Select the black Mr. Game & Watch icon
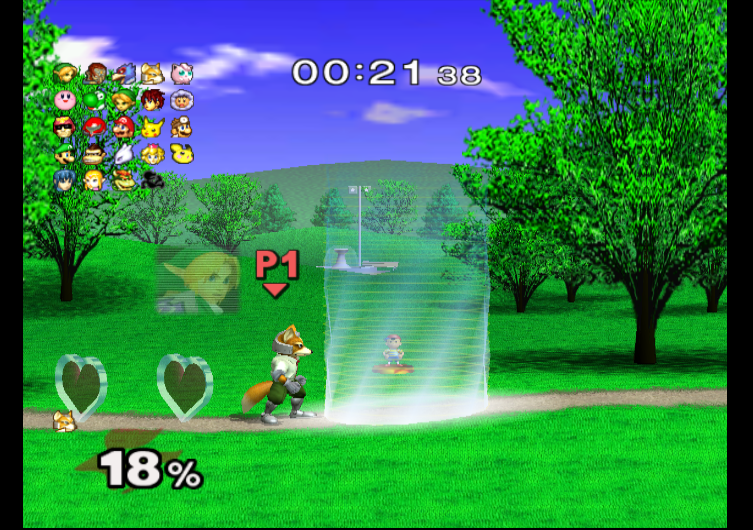The height and width of the screenshot is (530, 753). pos(153,180)
